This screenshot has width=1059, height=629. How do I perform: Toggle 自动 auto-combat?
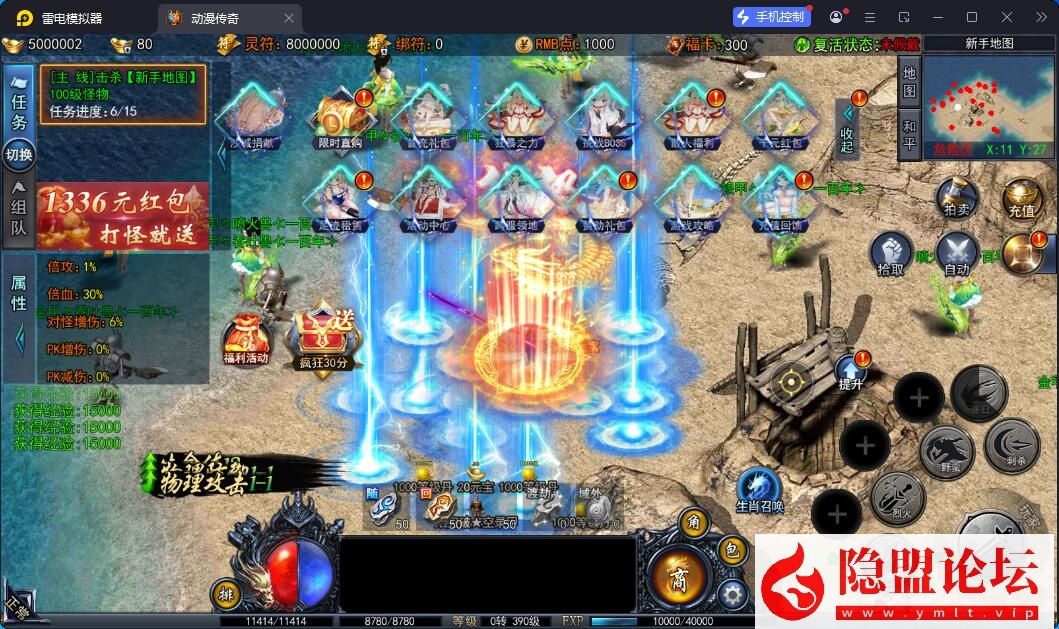click(x=956, y=254)
